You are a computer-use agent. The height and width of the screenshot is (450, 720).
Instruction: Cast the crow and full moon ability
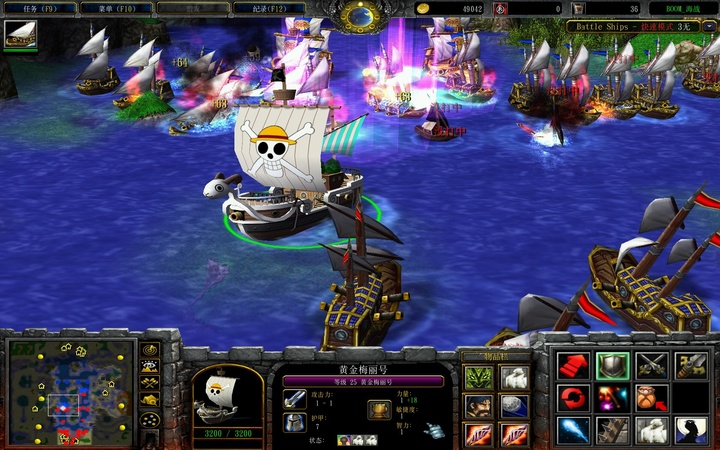[691, 430]
